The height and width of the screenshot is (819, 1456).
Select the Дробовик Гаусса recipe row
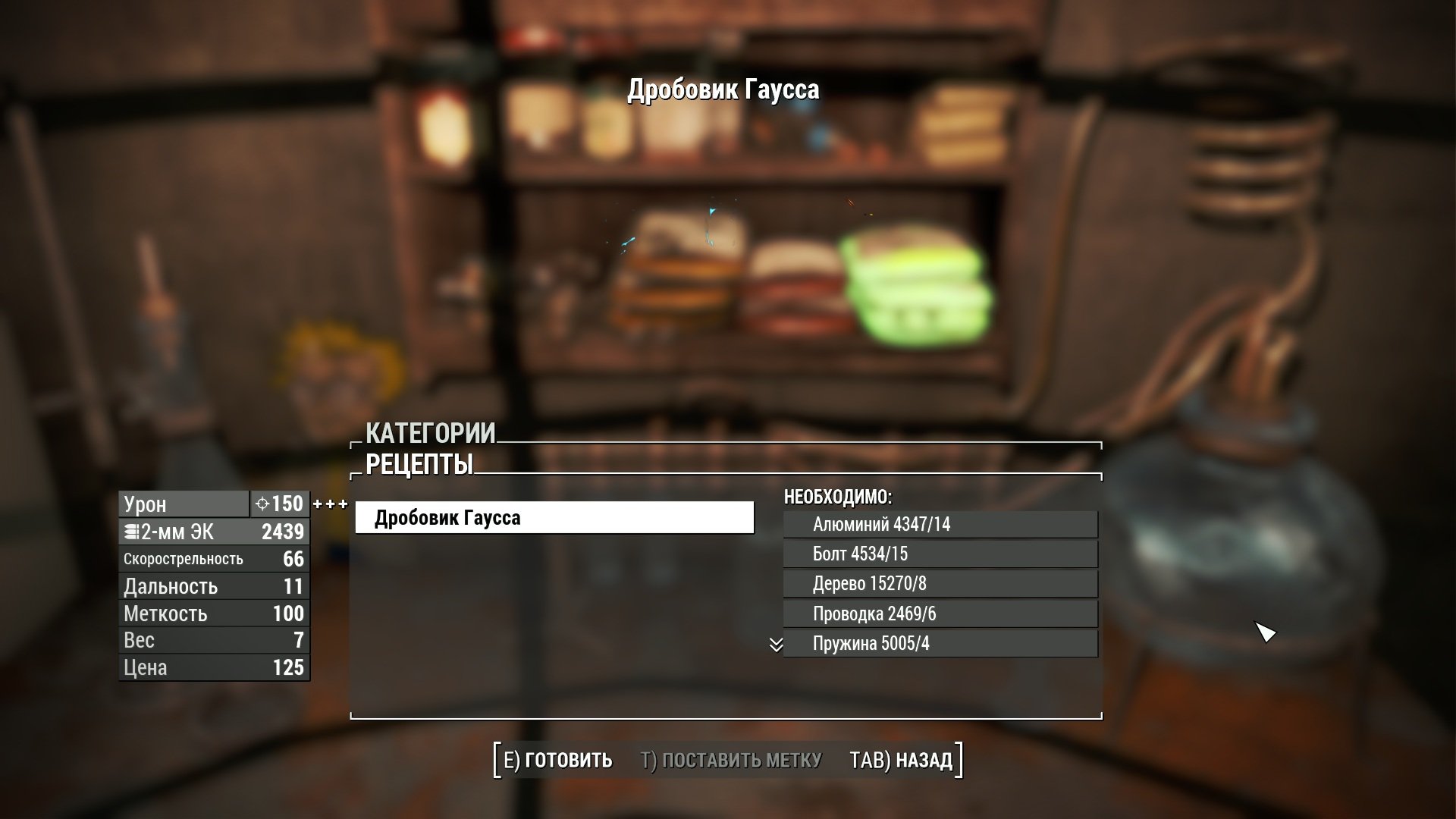[x=554, y=518]
